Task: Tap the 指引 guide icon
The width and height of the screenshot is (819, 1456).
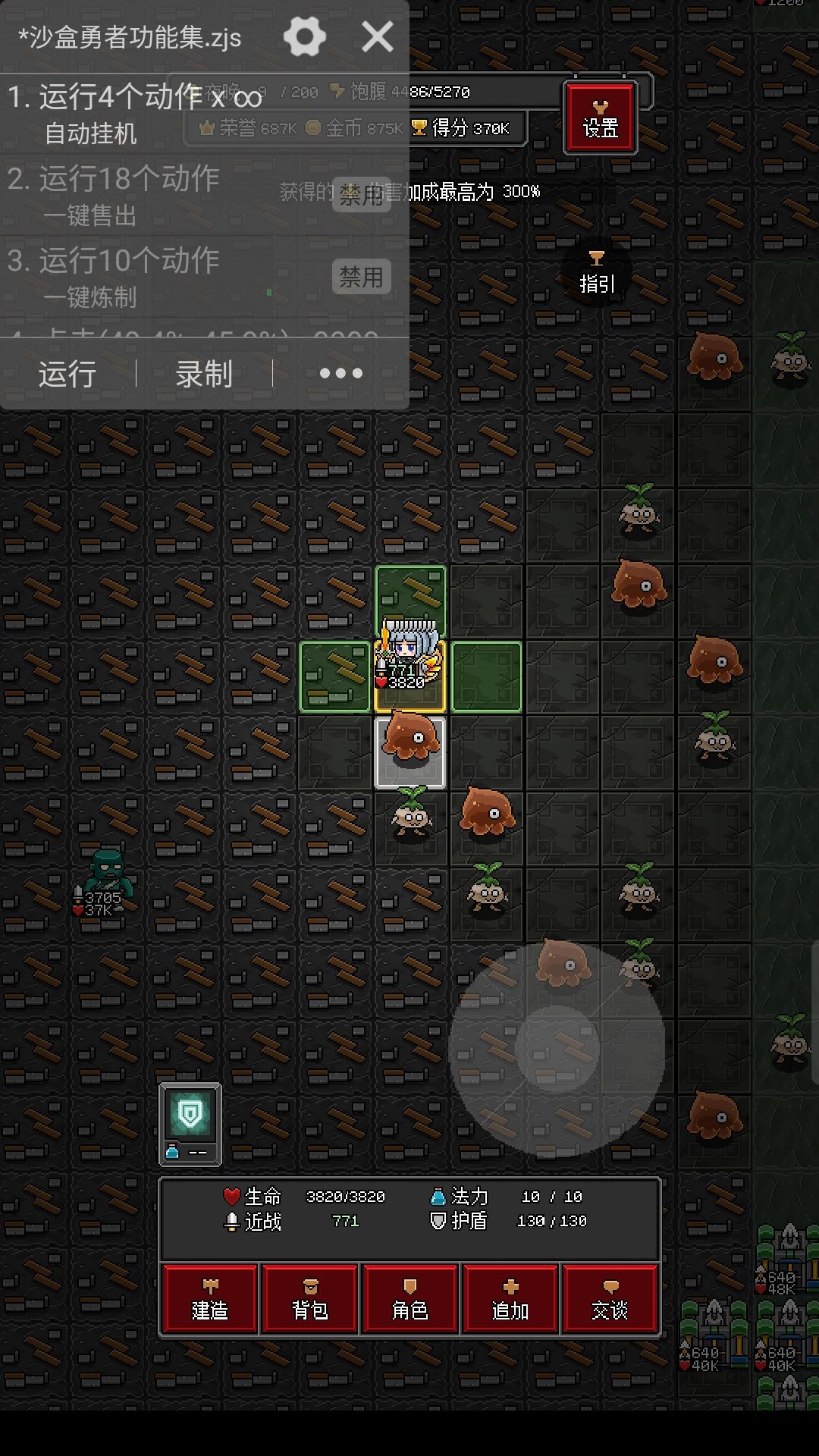Action: [597, 272]
